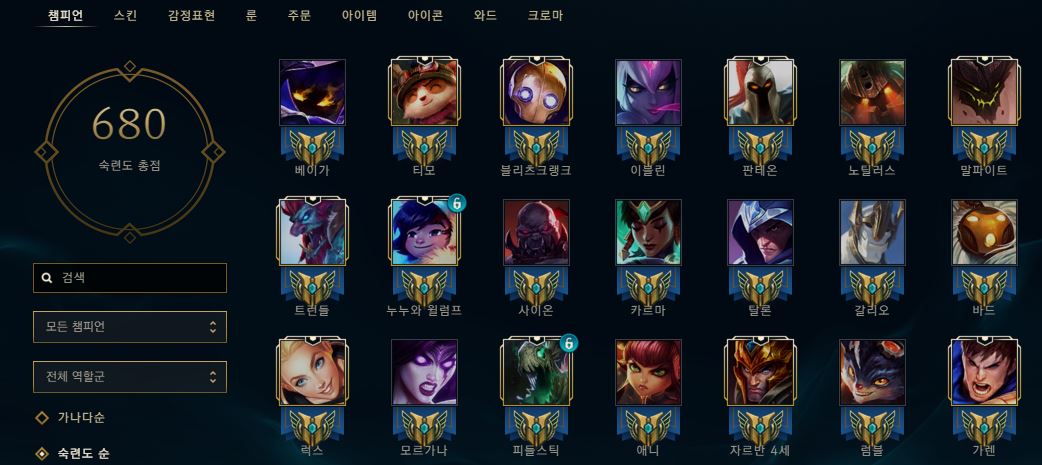This screenshot has width=1042, height=465.
Task: Switch to the 스킨 tab
Action: coord(126,16)
